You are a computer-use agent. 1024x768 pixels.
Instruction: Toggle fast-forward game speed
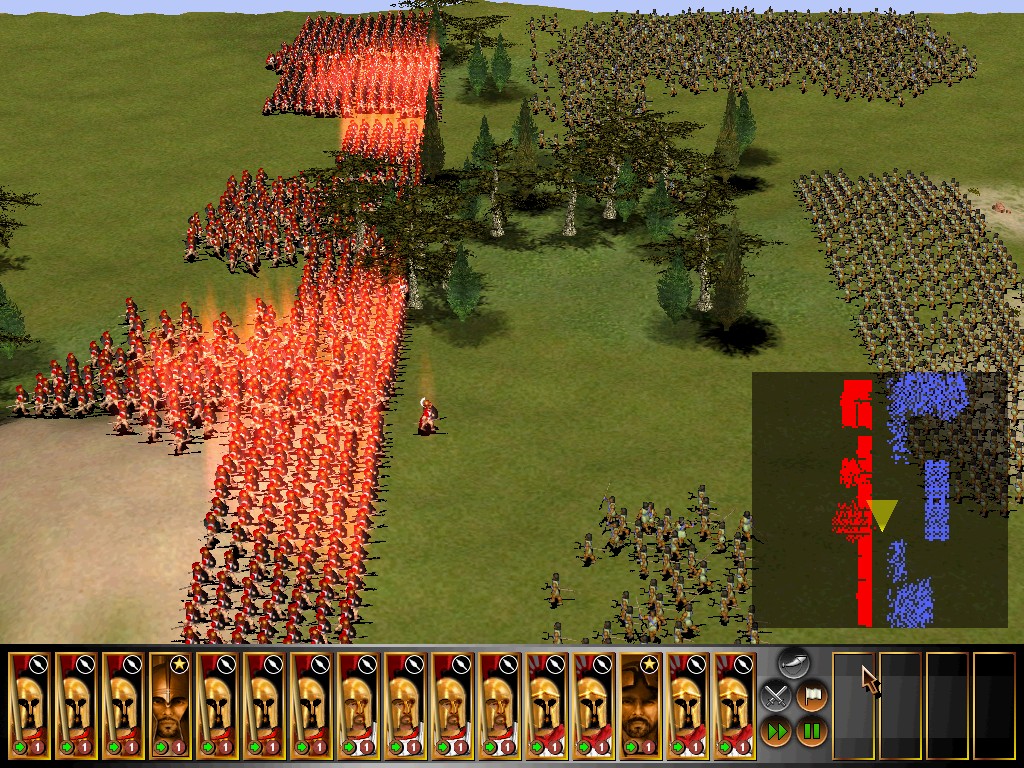tap(775, 729)
